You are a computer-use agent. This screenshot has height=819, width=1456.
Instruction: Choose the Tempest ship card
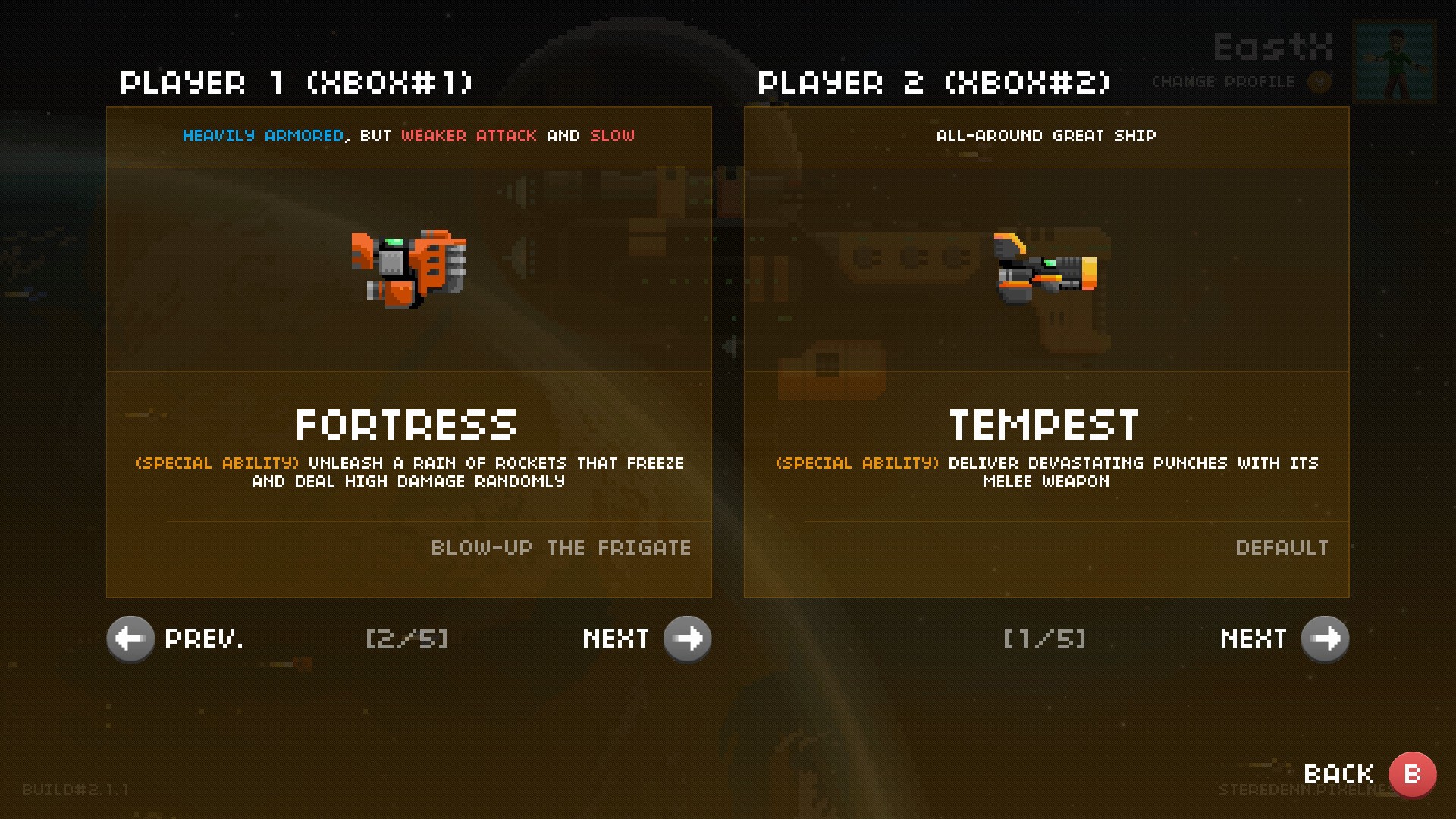coord(1046,351)
